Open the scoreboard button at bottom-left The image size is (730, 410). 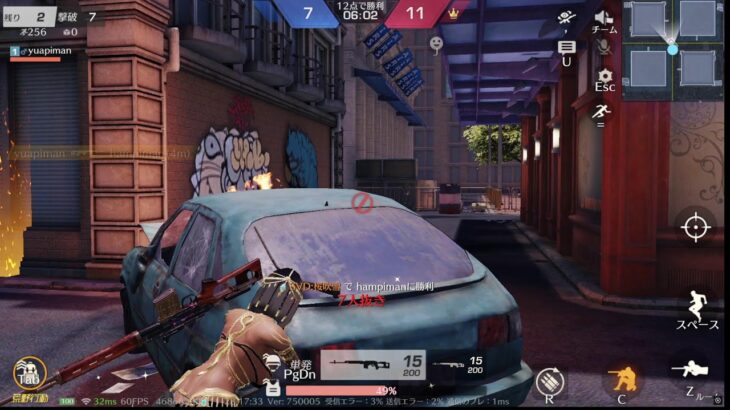click(28, 374)
